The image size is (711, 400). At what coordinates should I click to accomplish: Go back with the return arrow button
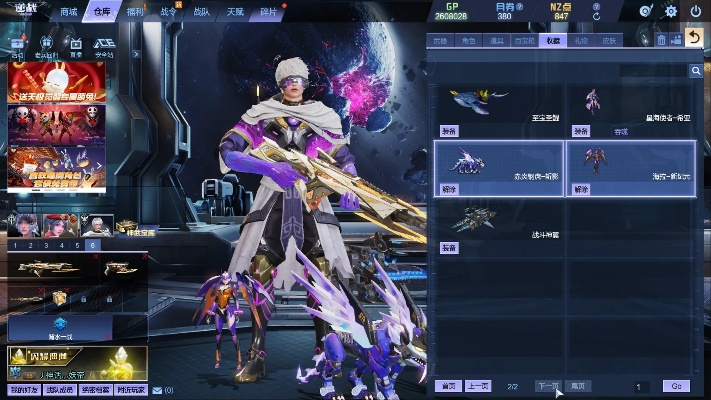point(695,39)
